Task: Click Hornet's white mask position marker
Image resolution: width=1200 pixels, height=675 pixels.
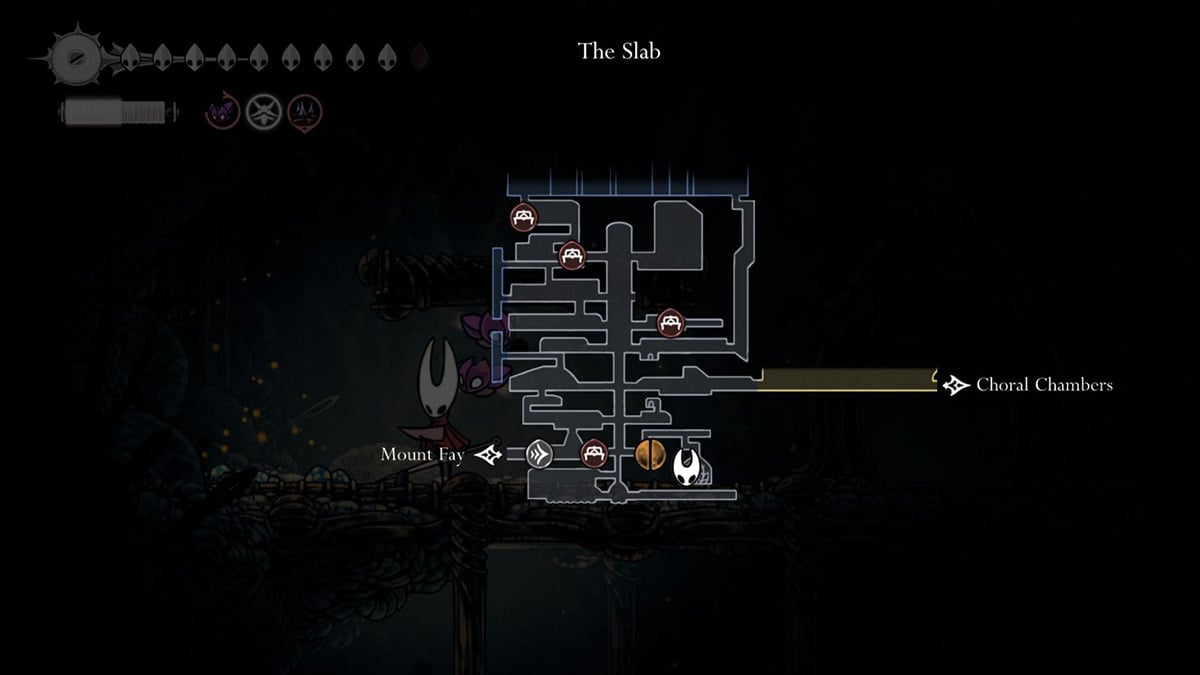Action: click(686, 465)
